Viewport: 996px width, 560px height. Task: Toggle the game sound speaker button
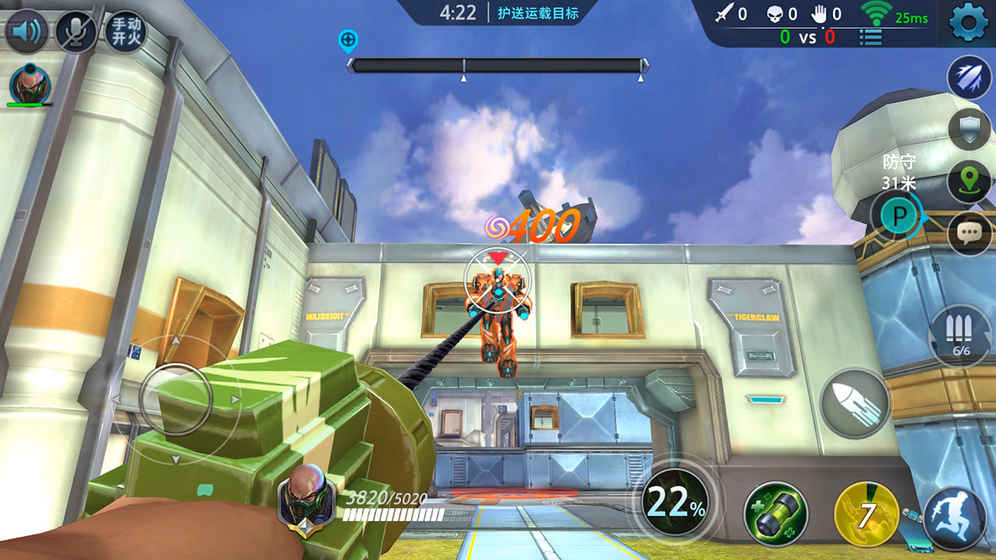point(27,31)
